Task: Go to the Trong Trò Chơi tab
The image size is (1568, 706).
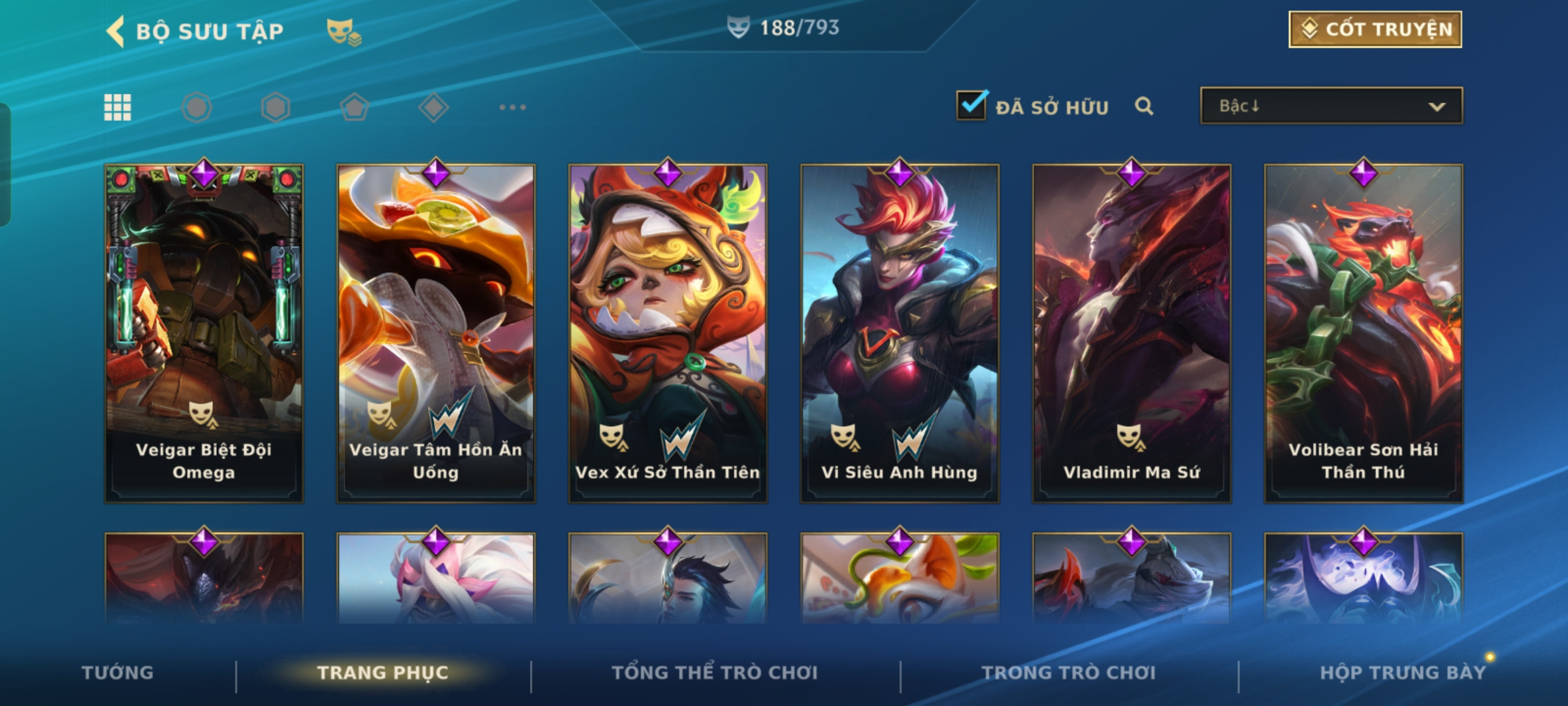Action: (1068, 673)
